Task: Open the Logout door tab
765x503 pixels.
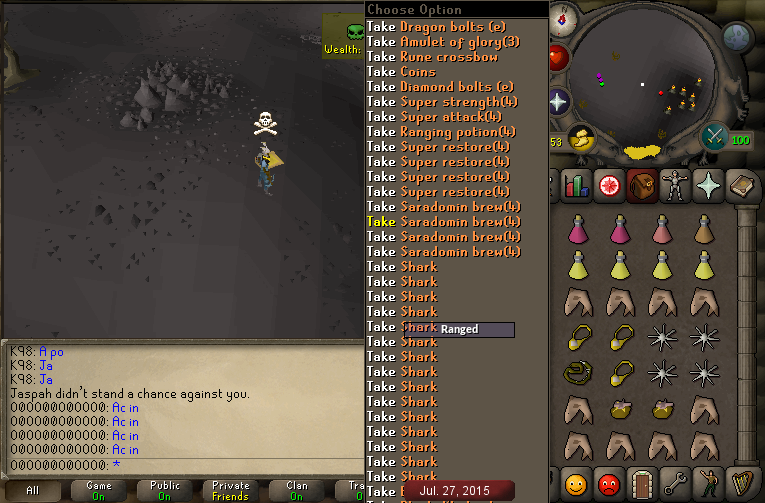Action: (642, 486)
